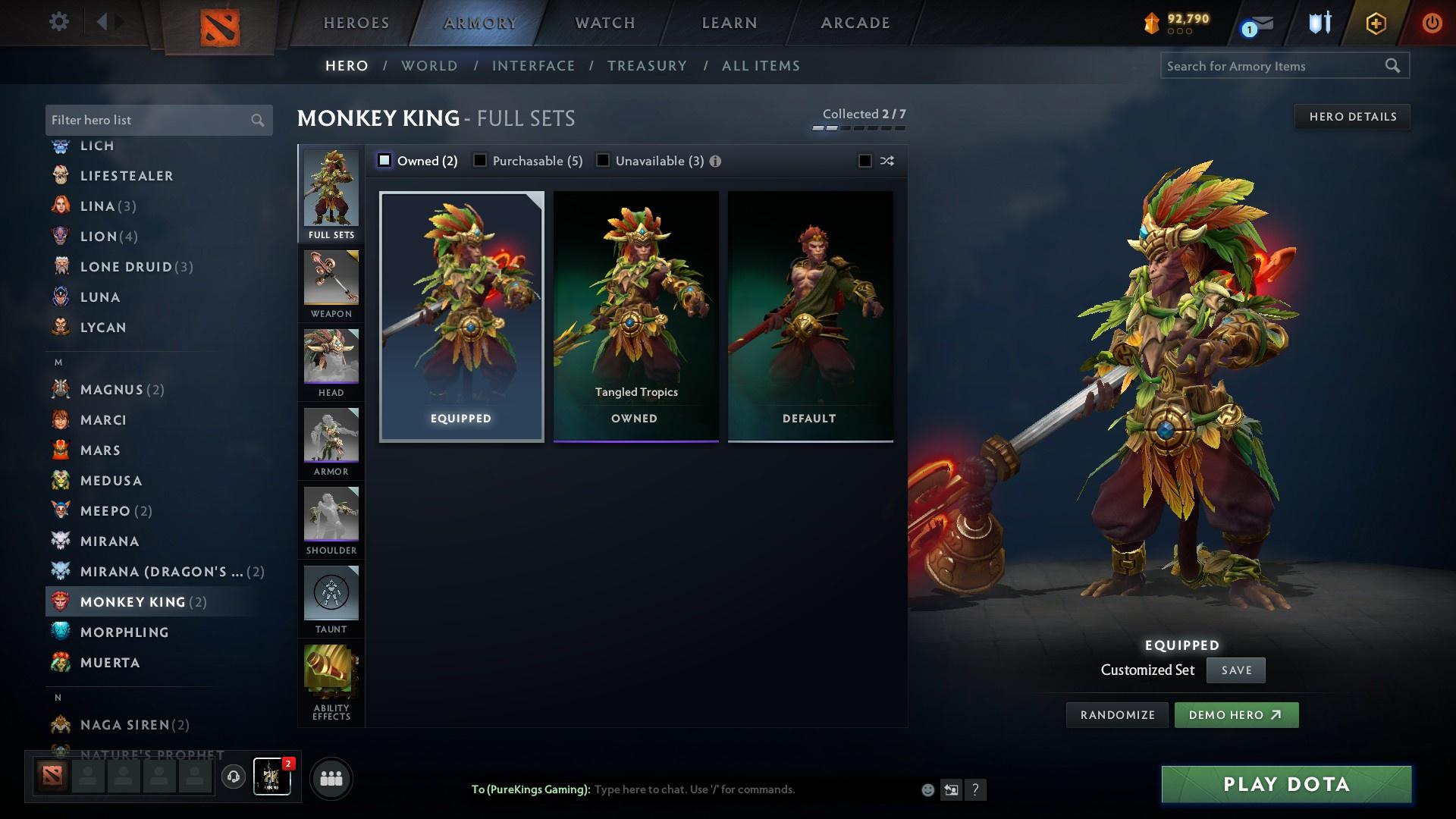The image size is (1456, 819).
Task: Enable the Unavailable filter checkbox
Action: tap(603, 161)
